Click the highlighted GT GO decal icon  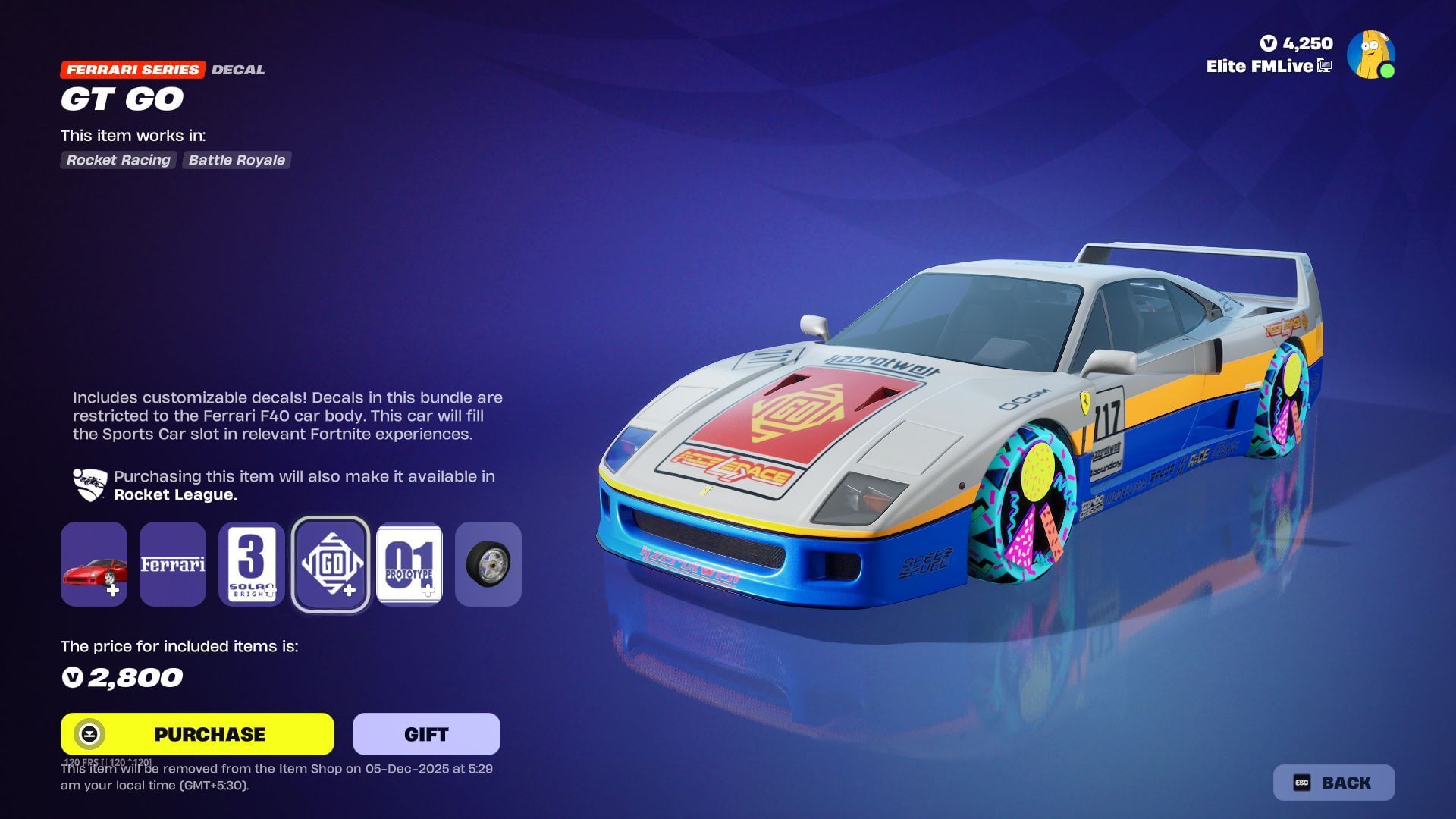tap(331, 564)
